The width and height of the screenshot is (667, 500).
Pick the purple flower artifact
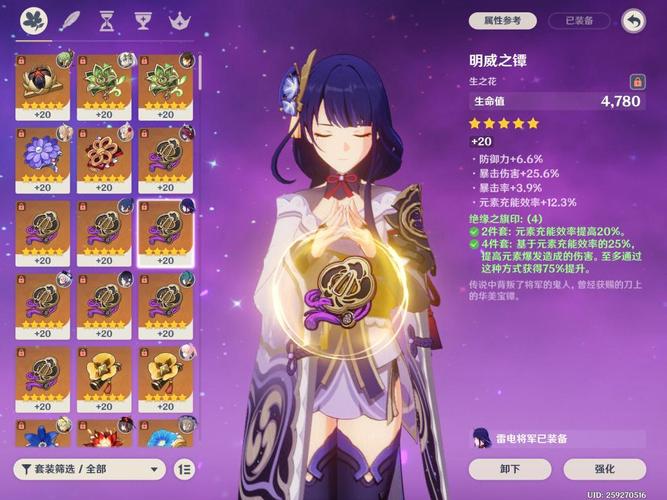point(42,156)
